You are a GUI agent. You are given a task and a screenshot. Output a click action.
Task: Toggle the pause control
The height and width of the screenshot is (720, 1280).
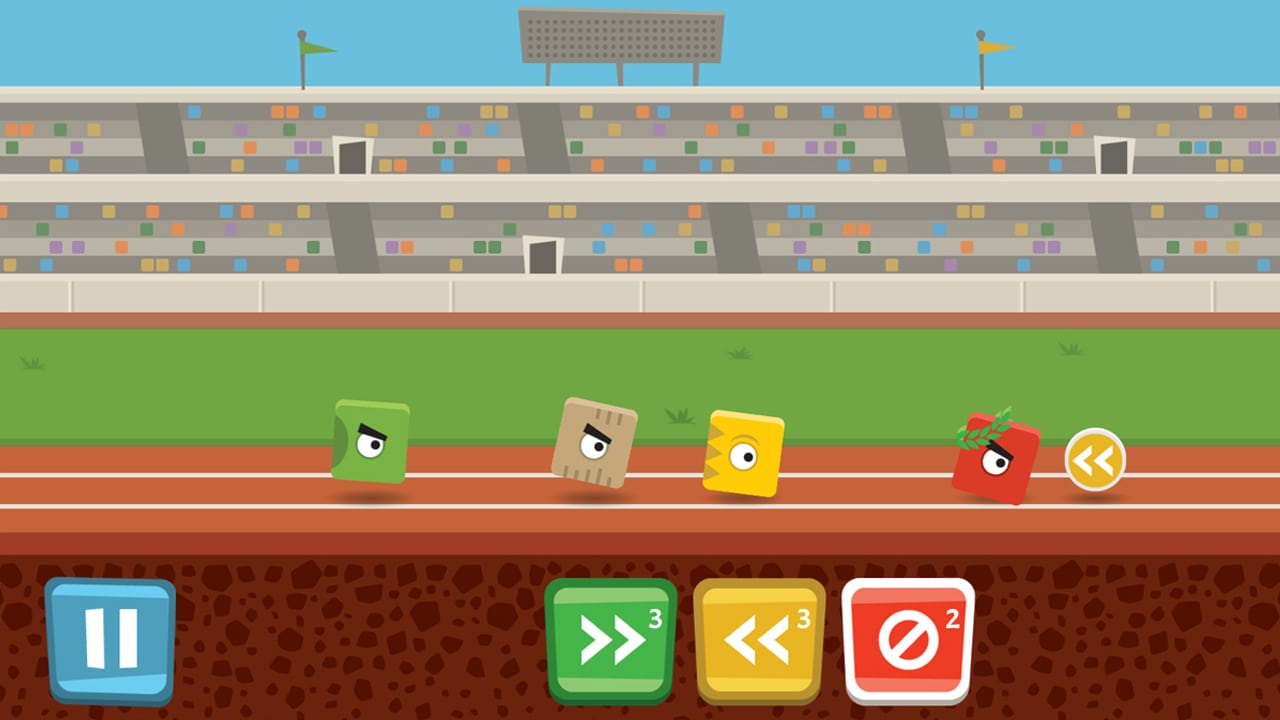coord(110,637)
